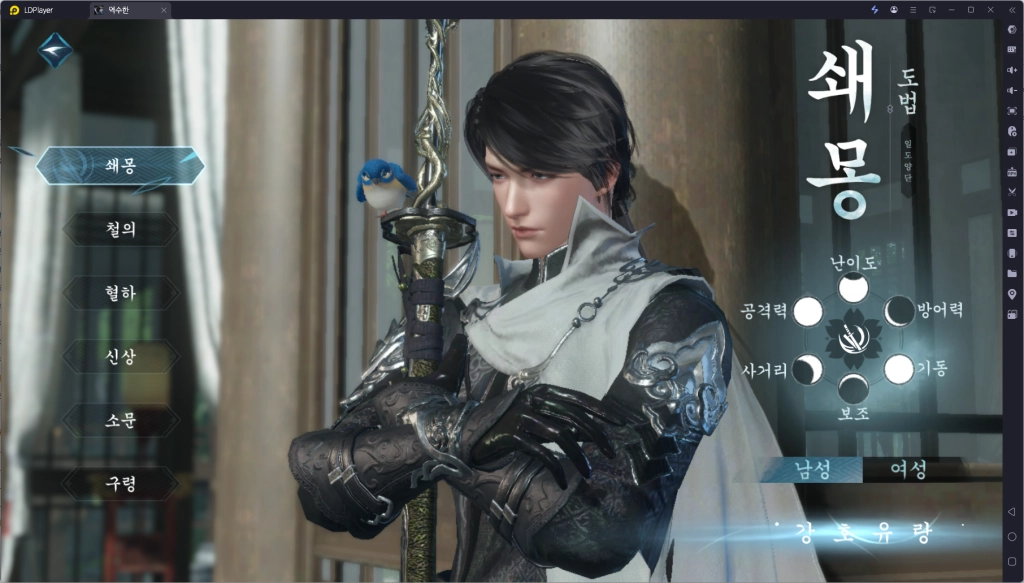Select the 쇄몽 class entry
Viewport: 1024px width, 583px height.
coord(120,166)
